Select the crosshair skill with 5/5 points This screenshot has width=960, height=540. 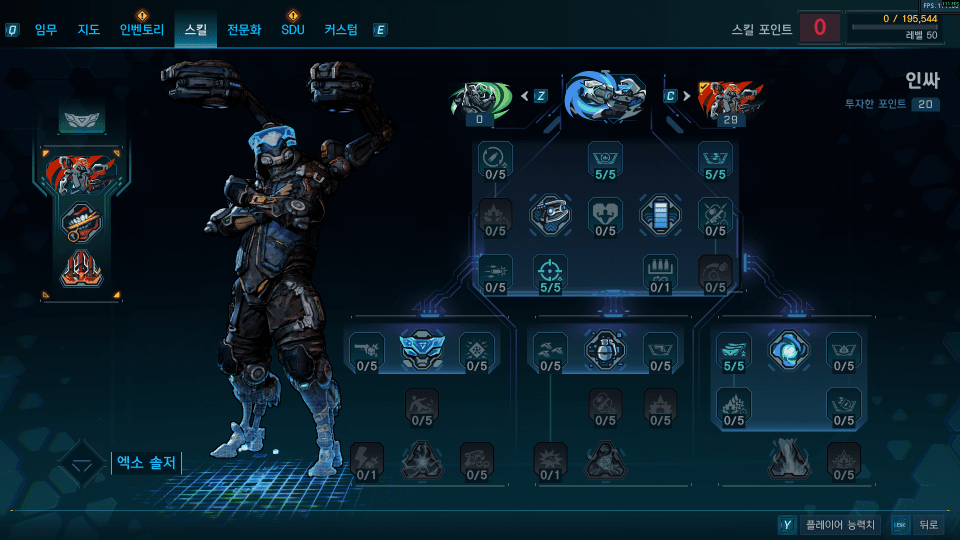point(550,271)
